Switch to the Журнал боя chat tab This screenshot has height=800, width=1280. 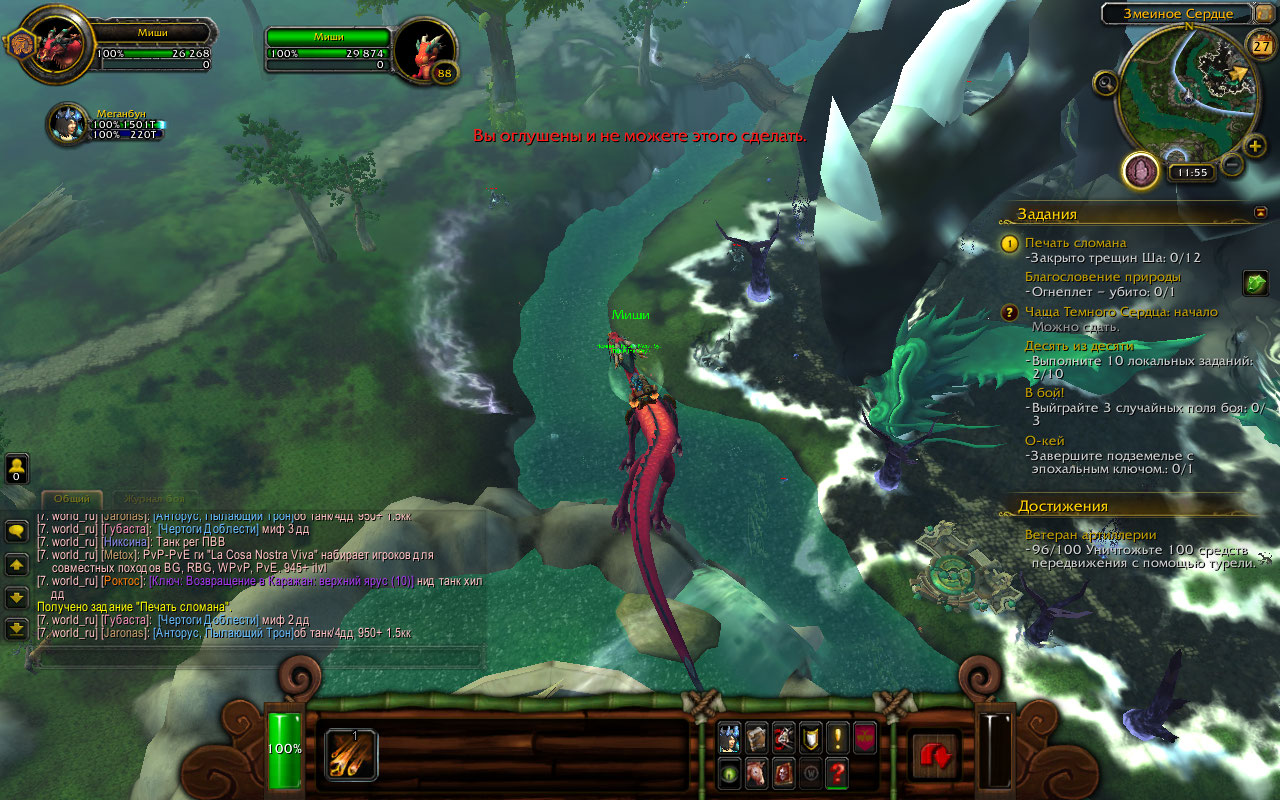pyautogui.click(x=153, y=498)
